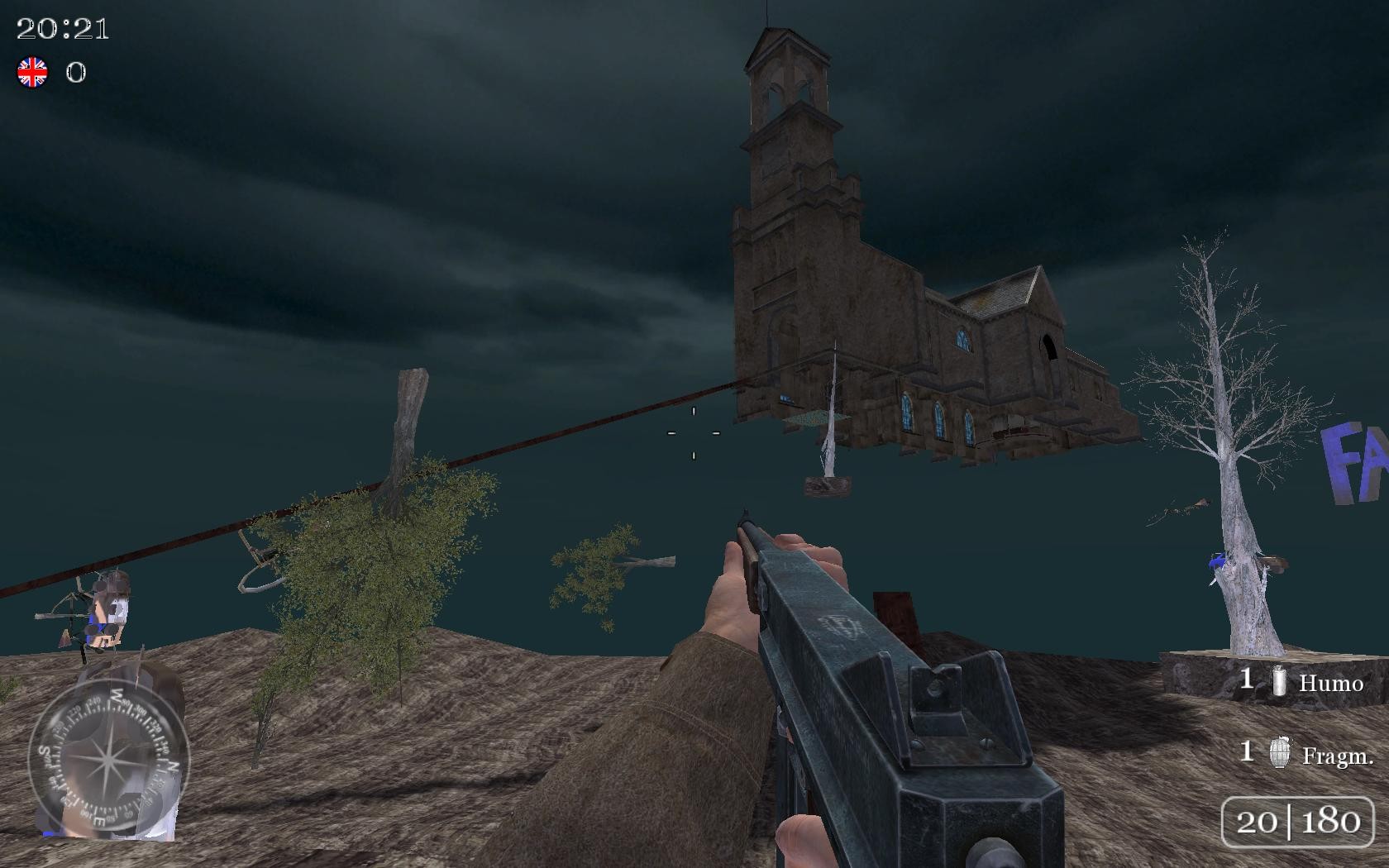Click the south marker on the compass dial
Screen dimensions: 1389x868
pyautogui.click(x=45, y=753)
